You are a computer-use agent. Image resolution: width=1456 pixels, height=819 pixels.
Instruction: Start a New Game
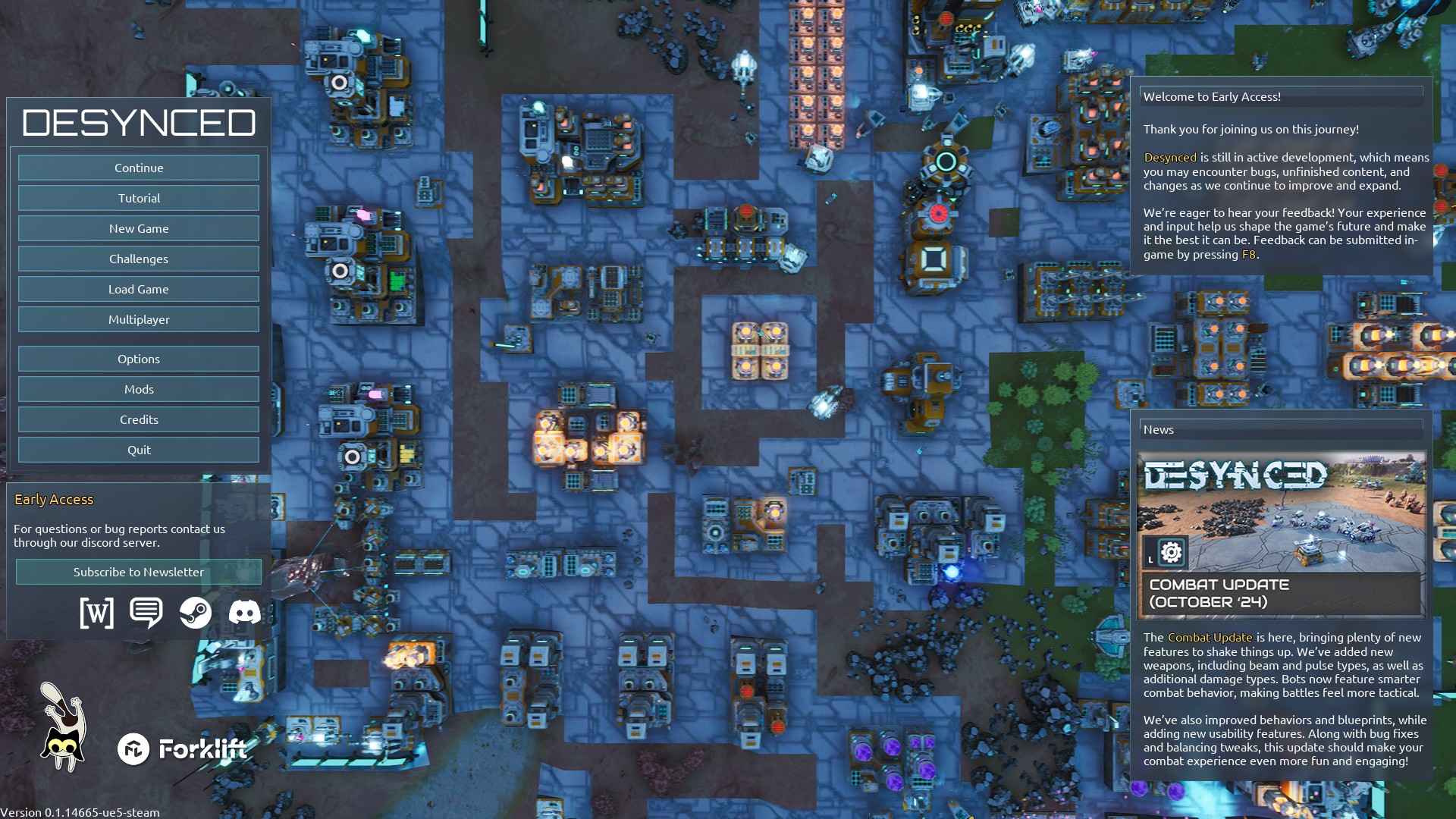[x=139, y=228]
